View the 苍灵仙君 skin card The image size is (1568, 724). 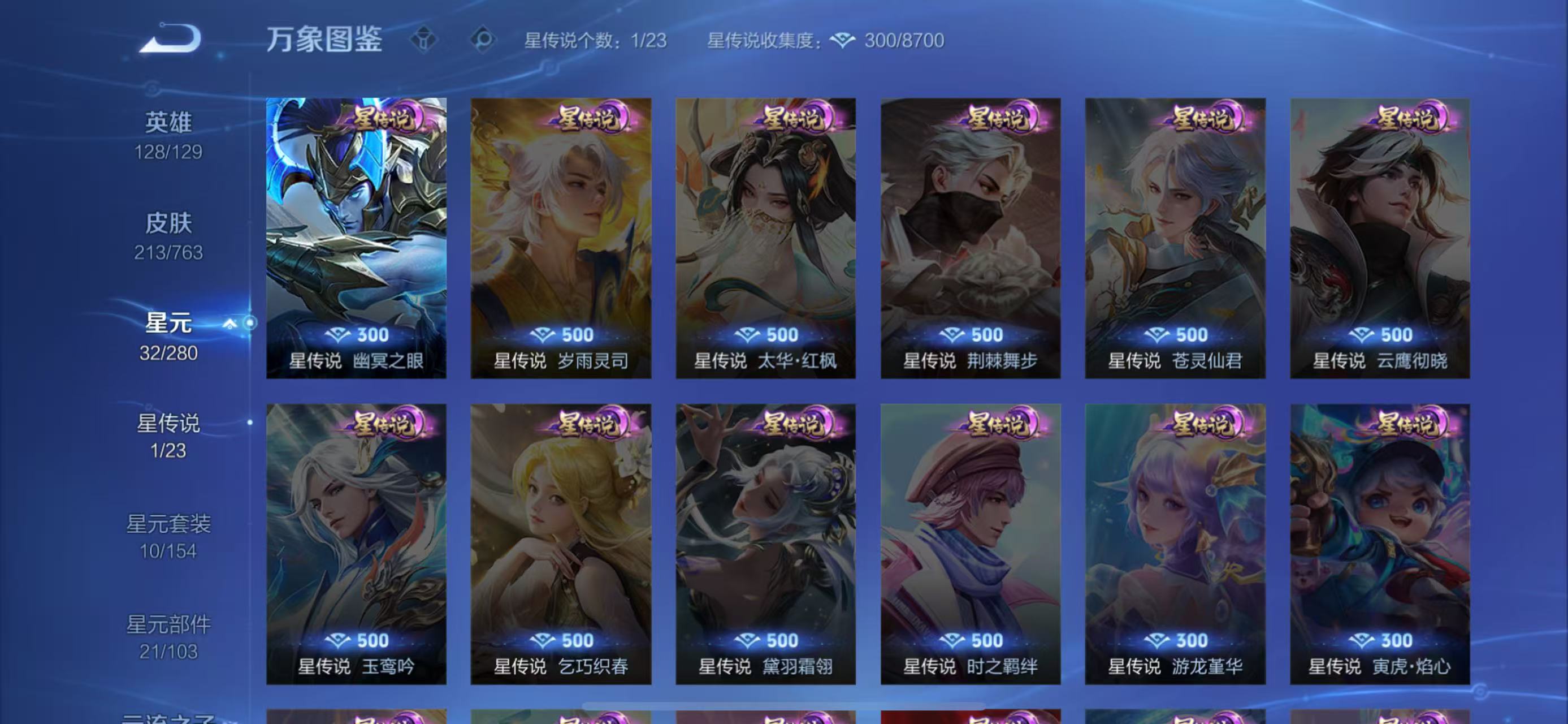[x=1175, y=238]
